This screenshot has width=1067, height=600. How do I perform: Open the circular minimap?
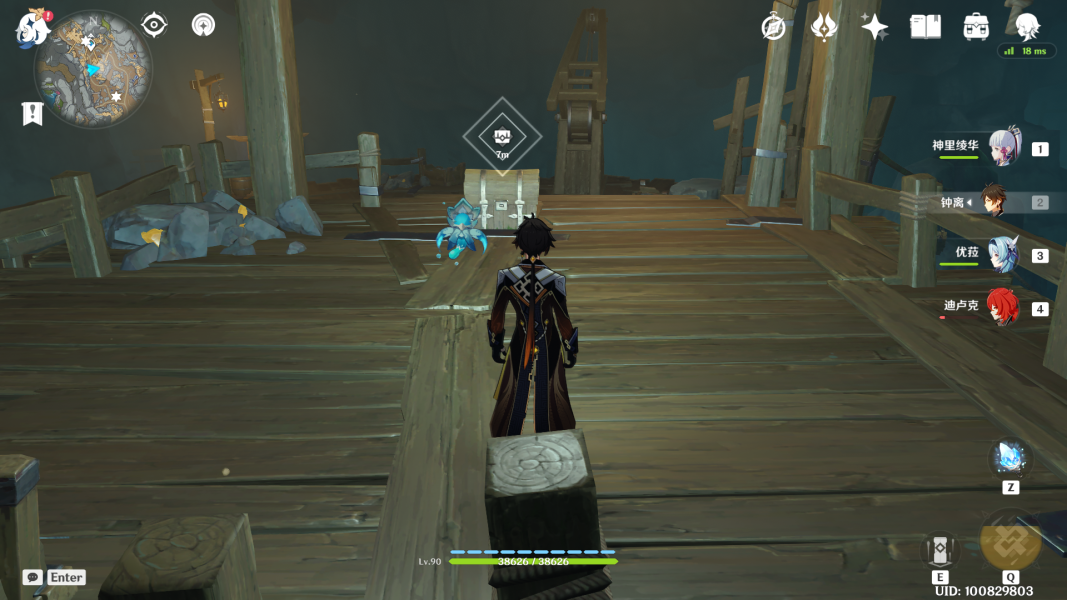point(93,69)
